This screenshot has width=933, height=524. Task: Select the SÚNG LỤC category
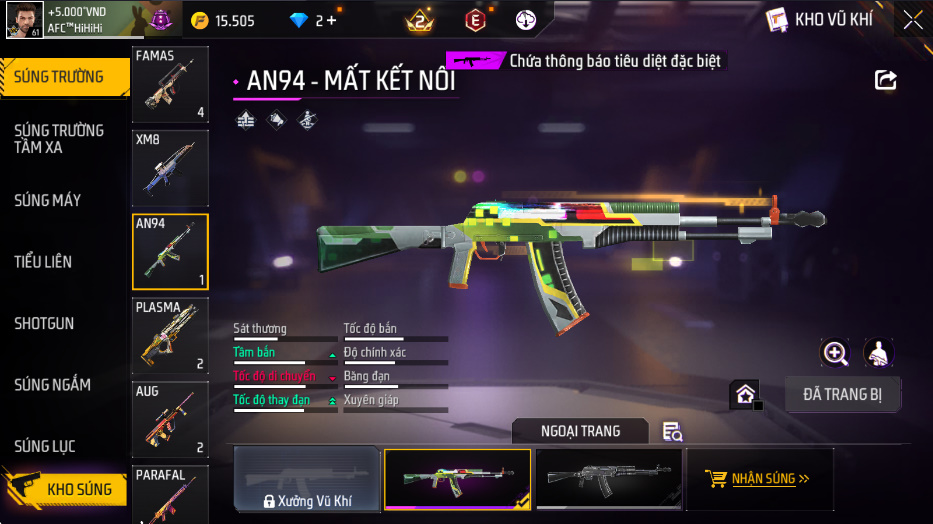45,446
